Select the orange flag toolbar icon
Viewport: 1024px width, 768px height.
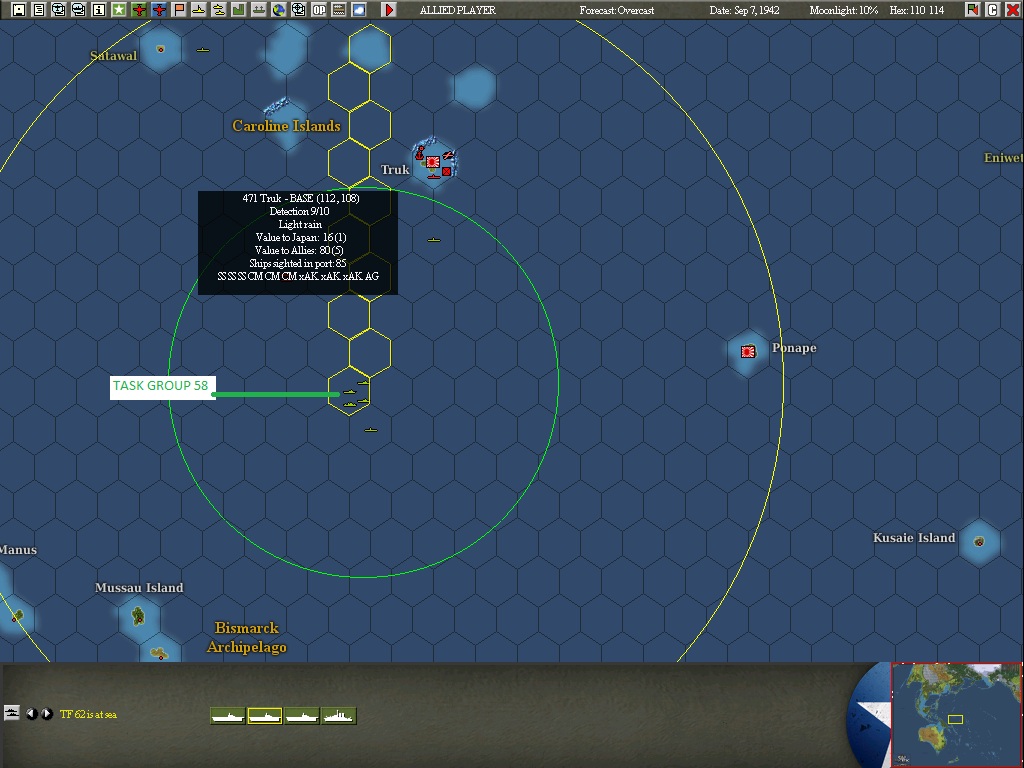pos(179,10)
